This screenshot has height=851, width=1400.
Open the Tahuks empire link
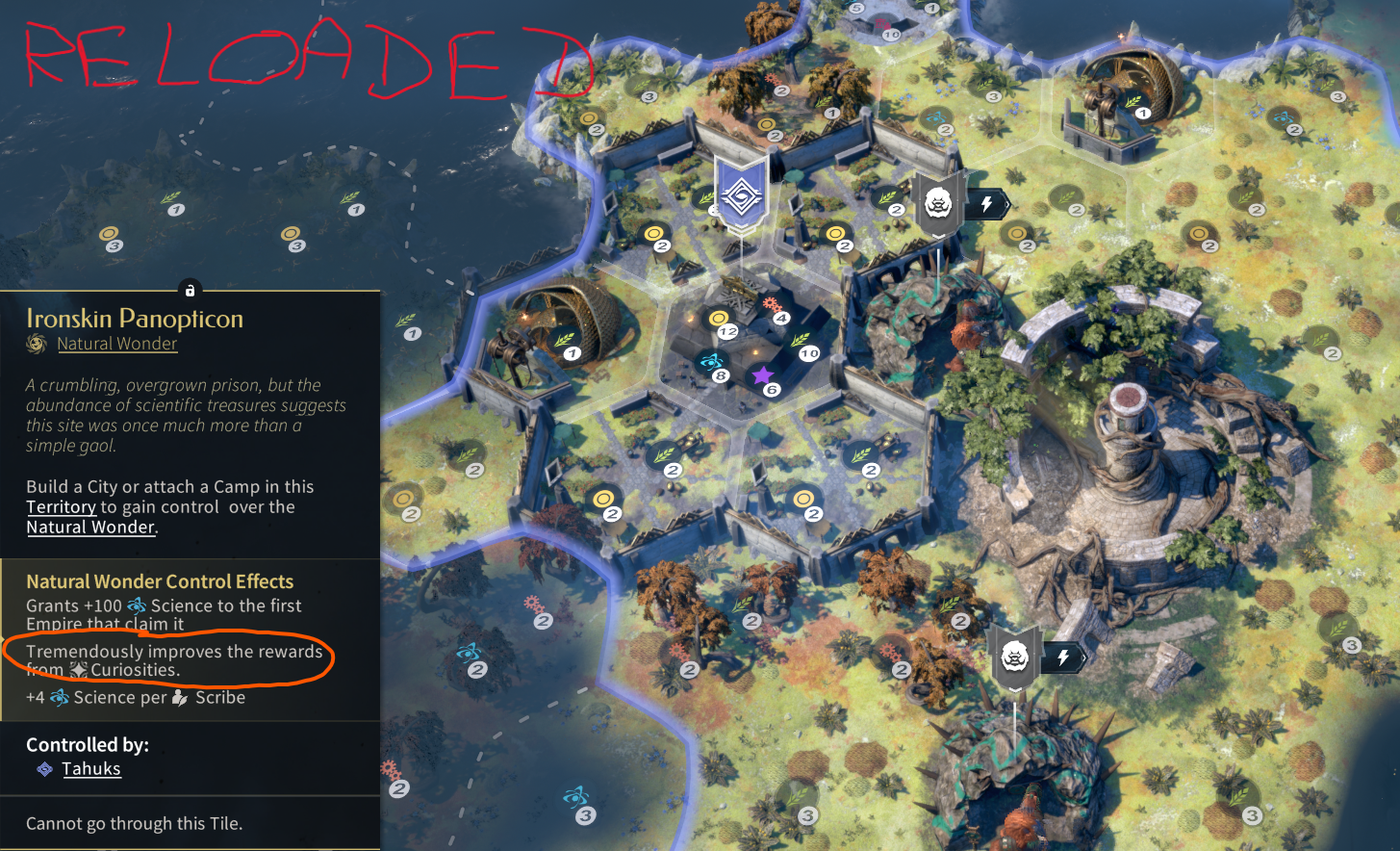91,768
